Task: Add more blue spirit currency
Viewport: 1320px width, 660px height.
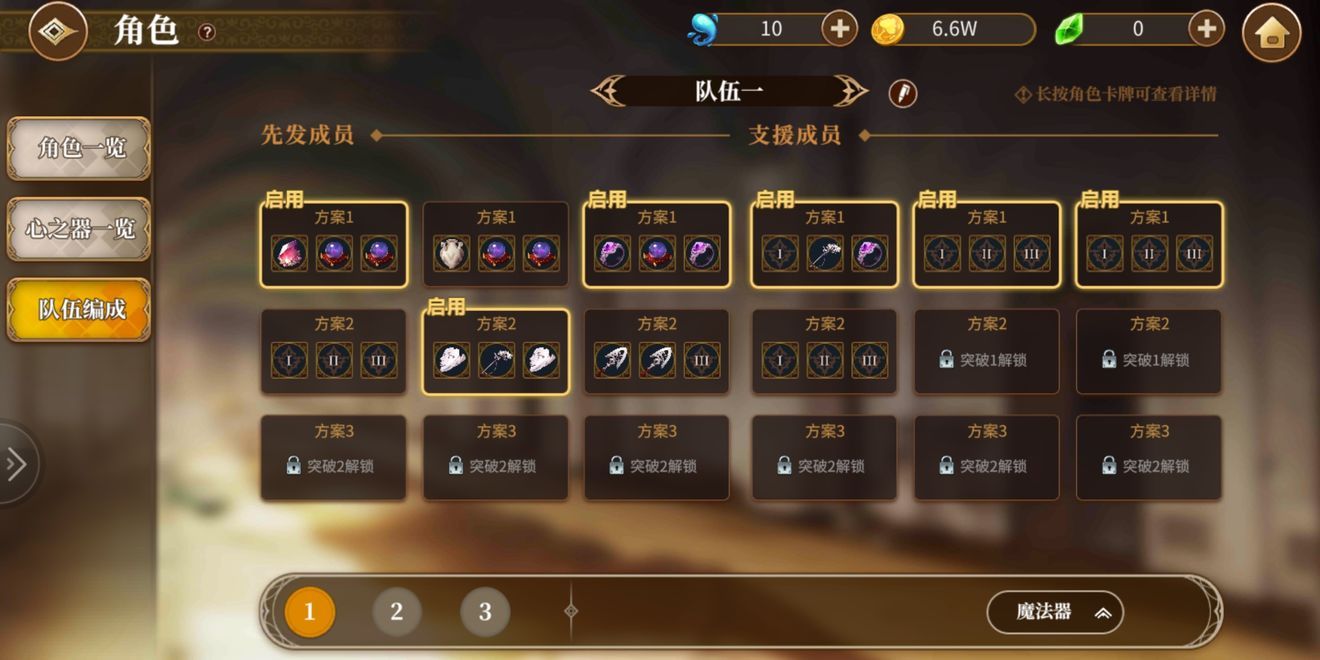Action: [x=839, y=29]
